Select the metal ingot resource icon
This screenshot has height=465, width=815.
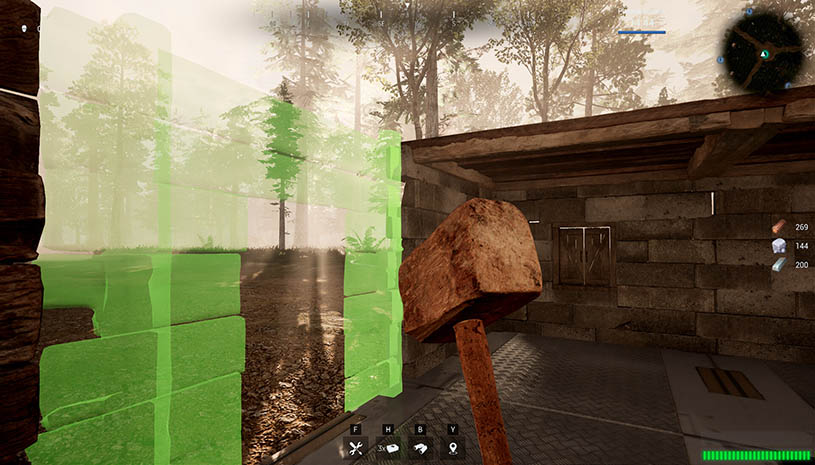[778, 264]
